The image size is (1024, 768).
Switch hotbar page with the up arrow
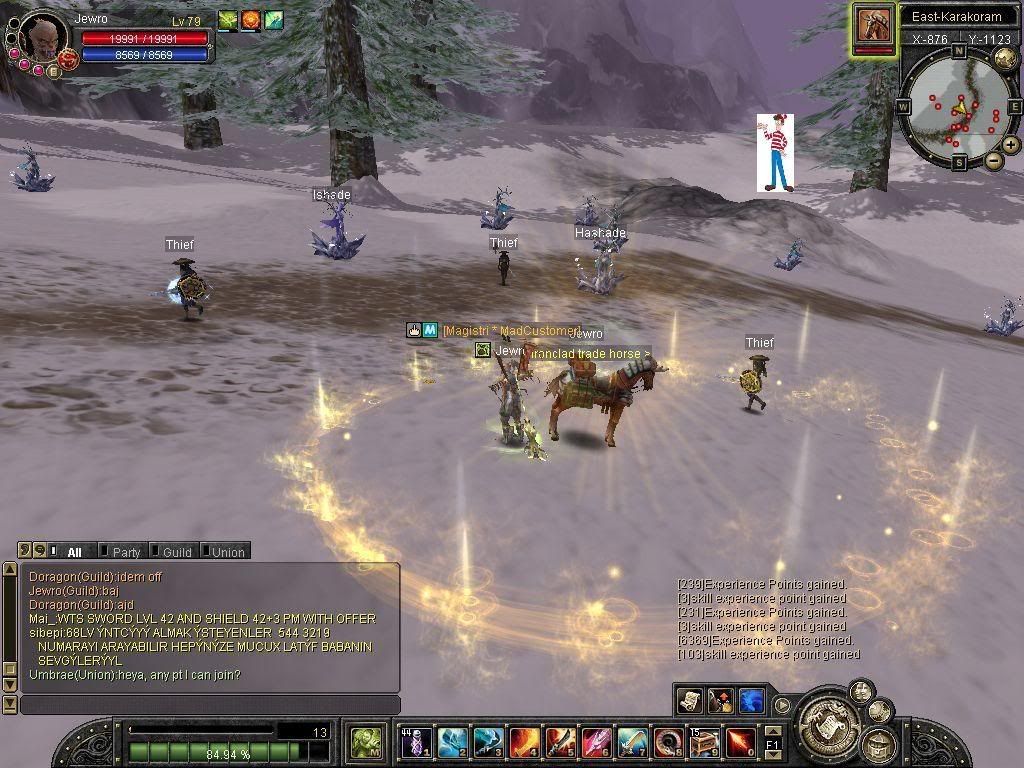pyautogui.click(x=773, y=733)
